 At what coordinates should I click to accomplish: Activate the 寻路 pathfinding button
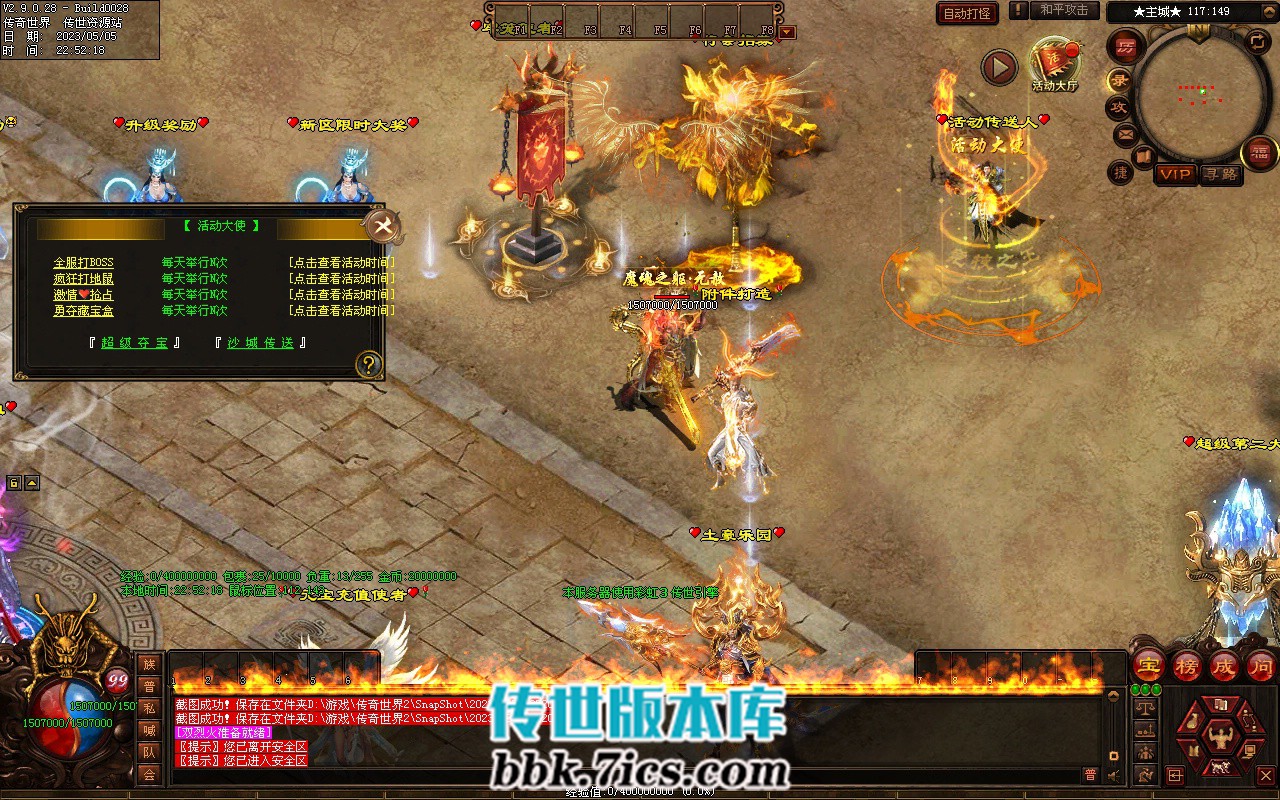[1220, 174]
